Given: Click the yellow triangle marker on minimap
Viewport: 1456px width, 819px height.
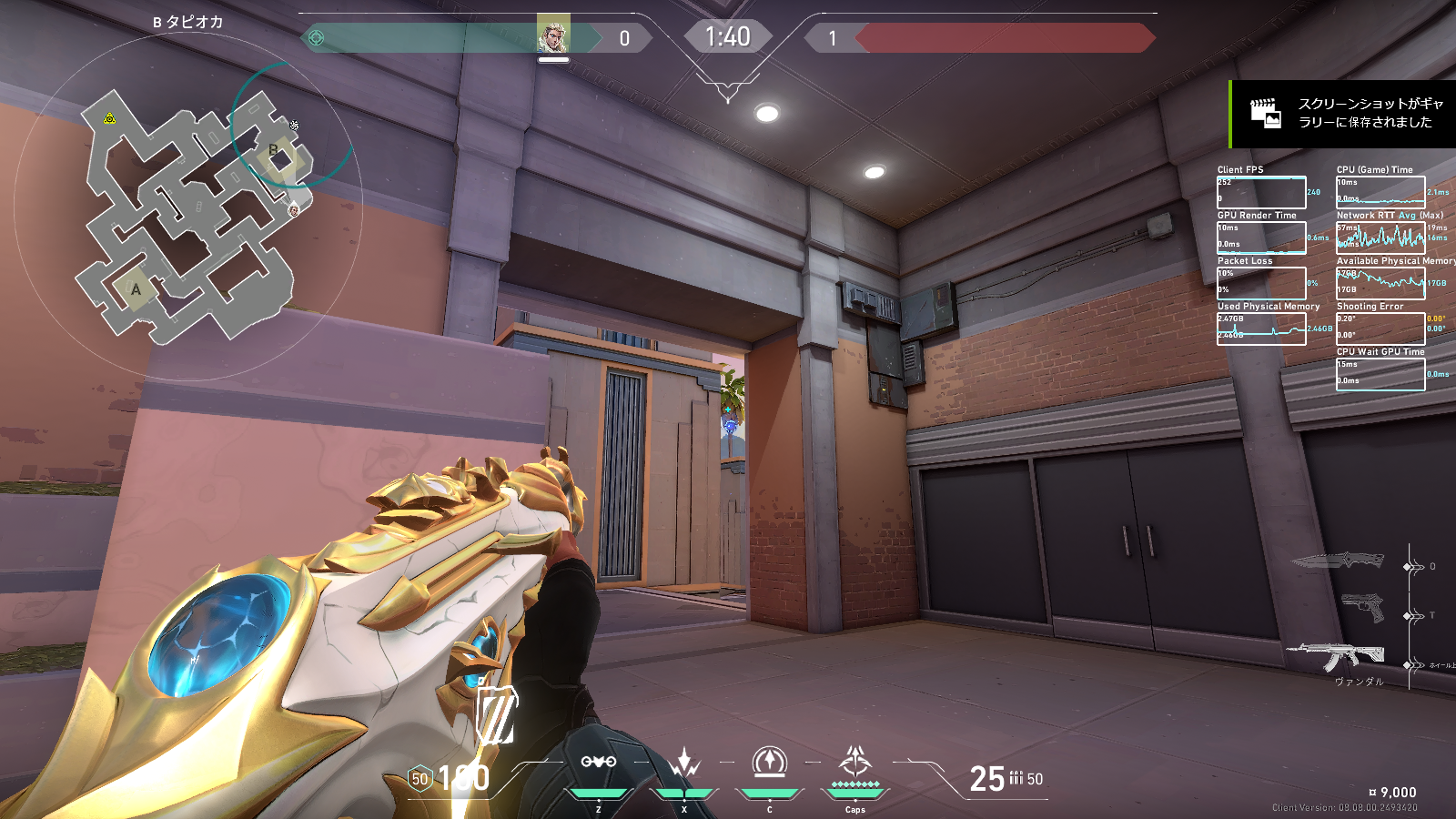Looking at the screenshot, I should [109, 118].
